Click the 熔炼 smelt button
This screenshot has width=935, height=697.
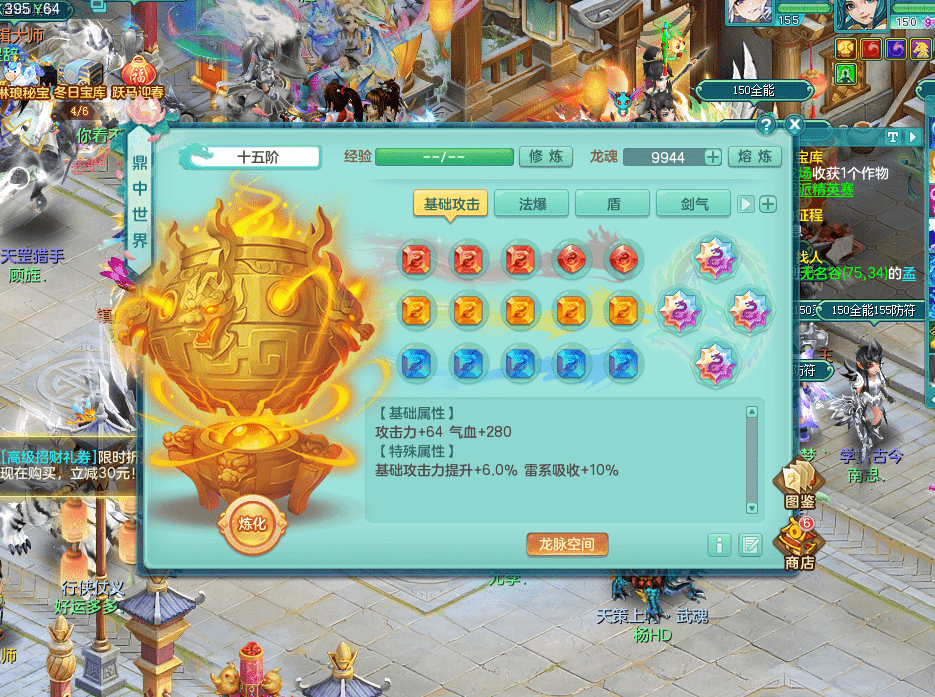[754, 157]
